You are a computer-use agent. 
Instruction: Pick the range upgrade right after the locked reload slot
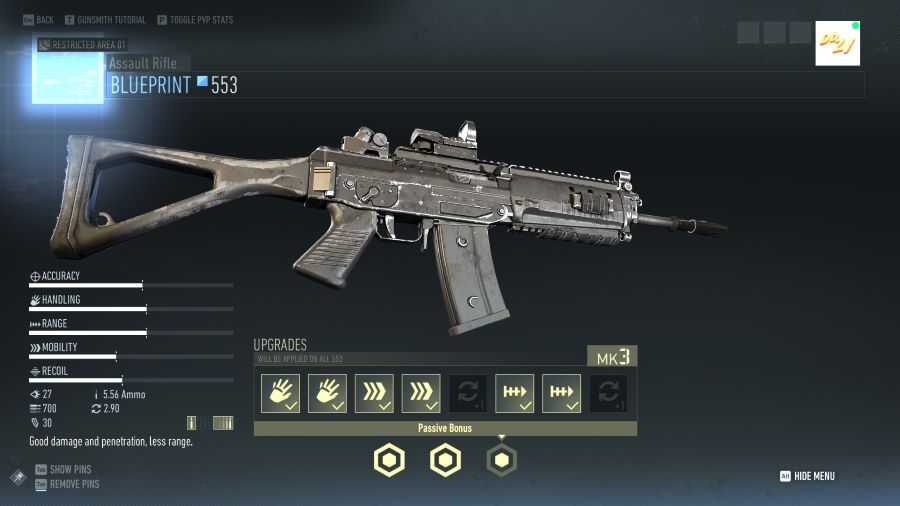pyautogui.click(x=515, y=394)
